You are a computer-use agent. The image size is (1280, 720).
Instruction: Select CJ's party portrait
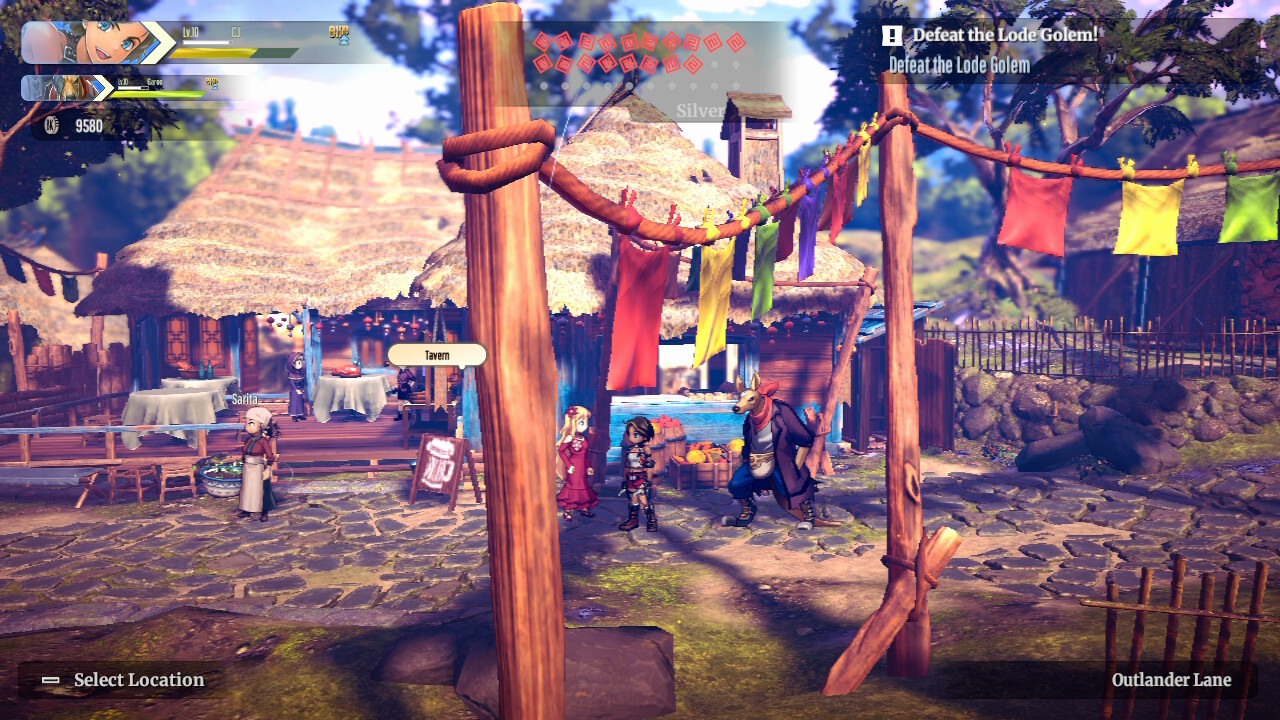tap(97, 43)
